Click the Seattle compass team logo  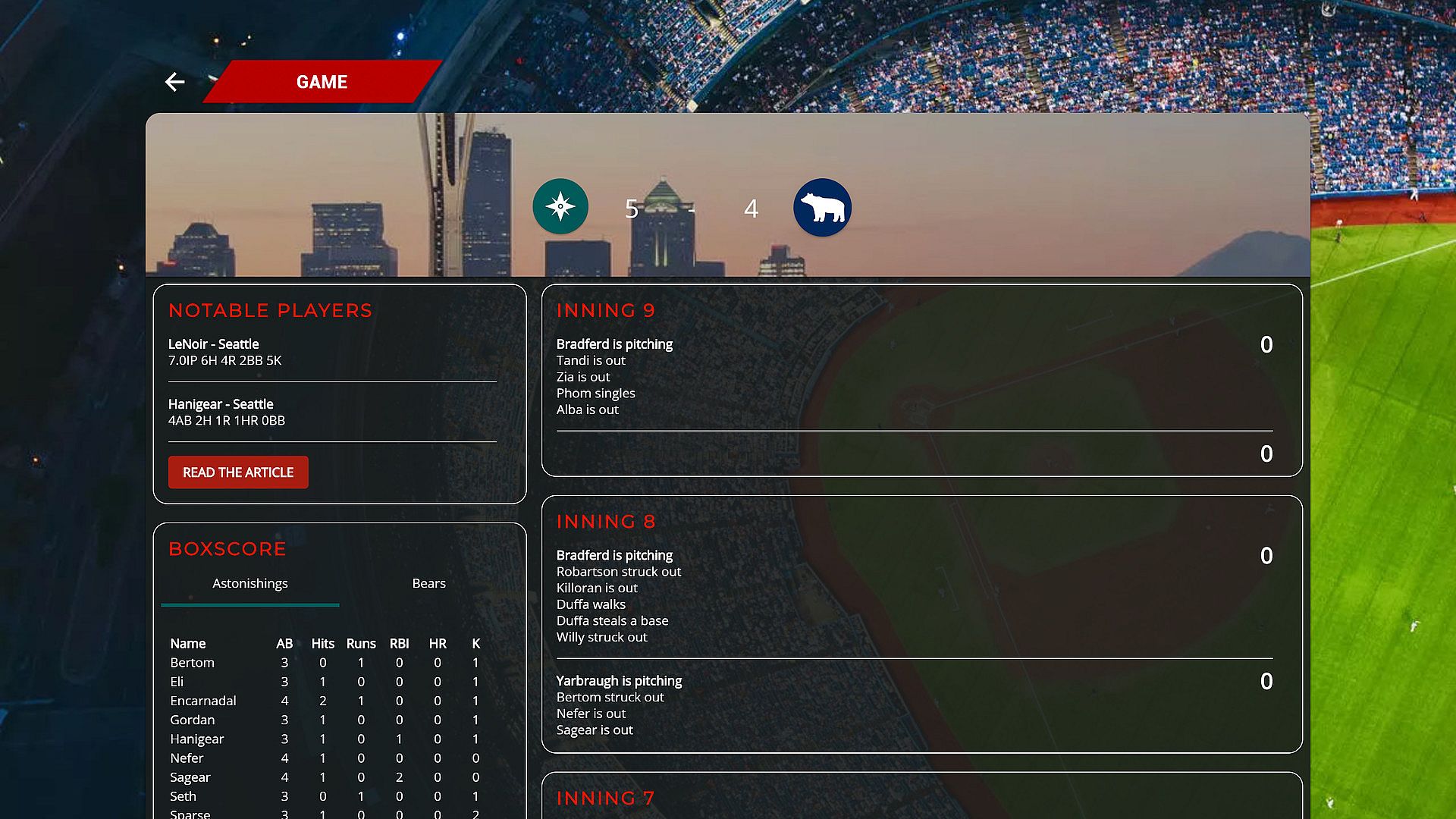coord(560,206)
